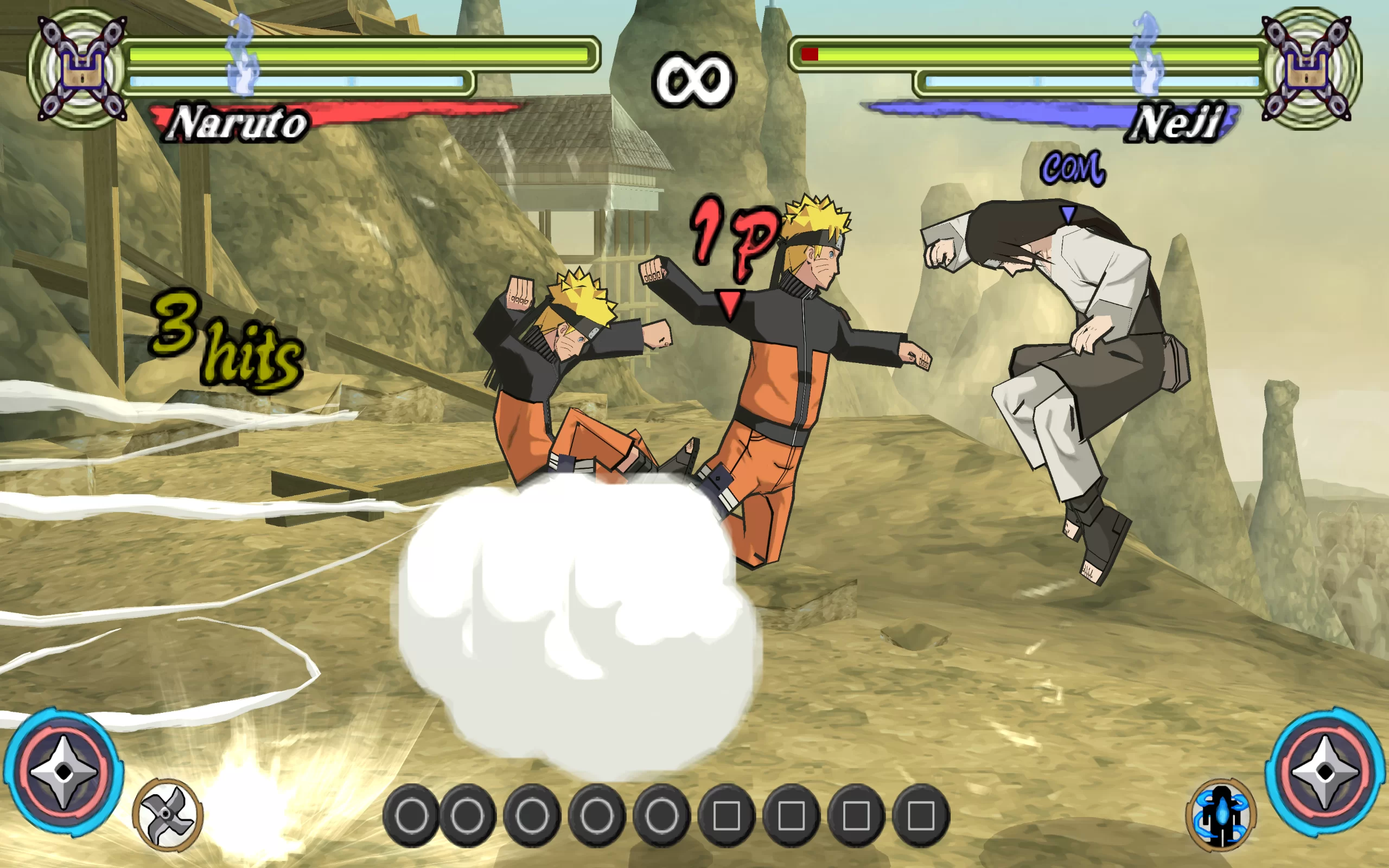This screenshot has width=1389, height=868.
Task: Activate the blue chakra figure icon
Action: click(1221, 814)
